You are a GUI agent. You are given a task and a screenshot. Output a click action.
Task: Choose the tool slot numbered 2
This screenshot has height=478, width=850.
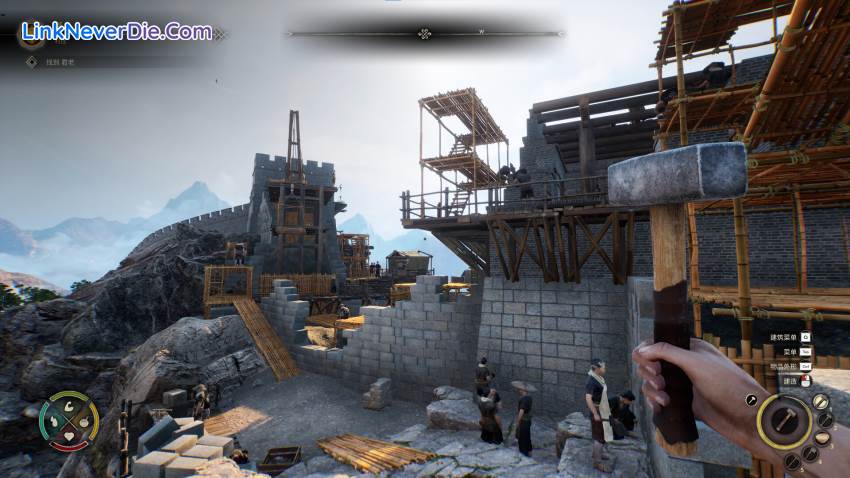pyautogui.click(x=826, y=420)
